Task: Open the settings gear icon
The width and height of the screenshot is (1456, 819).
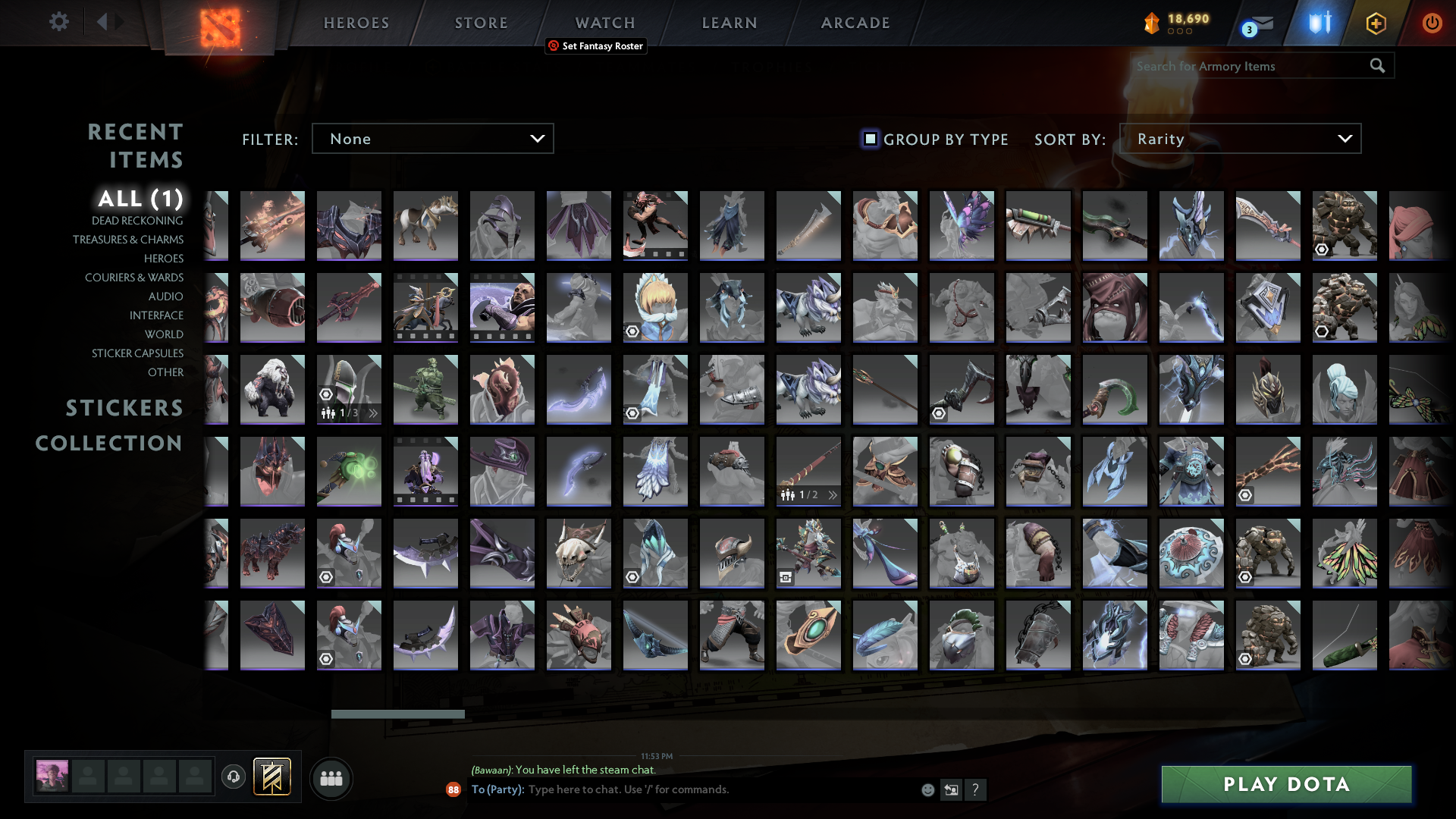Action: coord(59,22)
